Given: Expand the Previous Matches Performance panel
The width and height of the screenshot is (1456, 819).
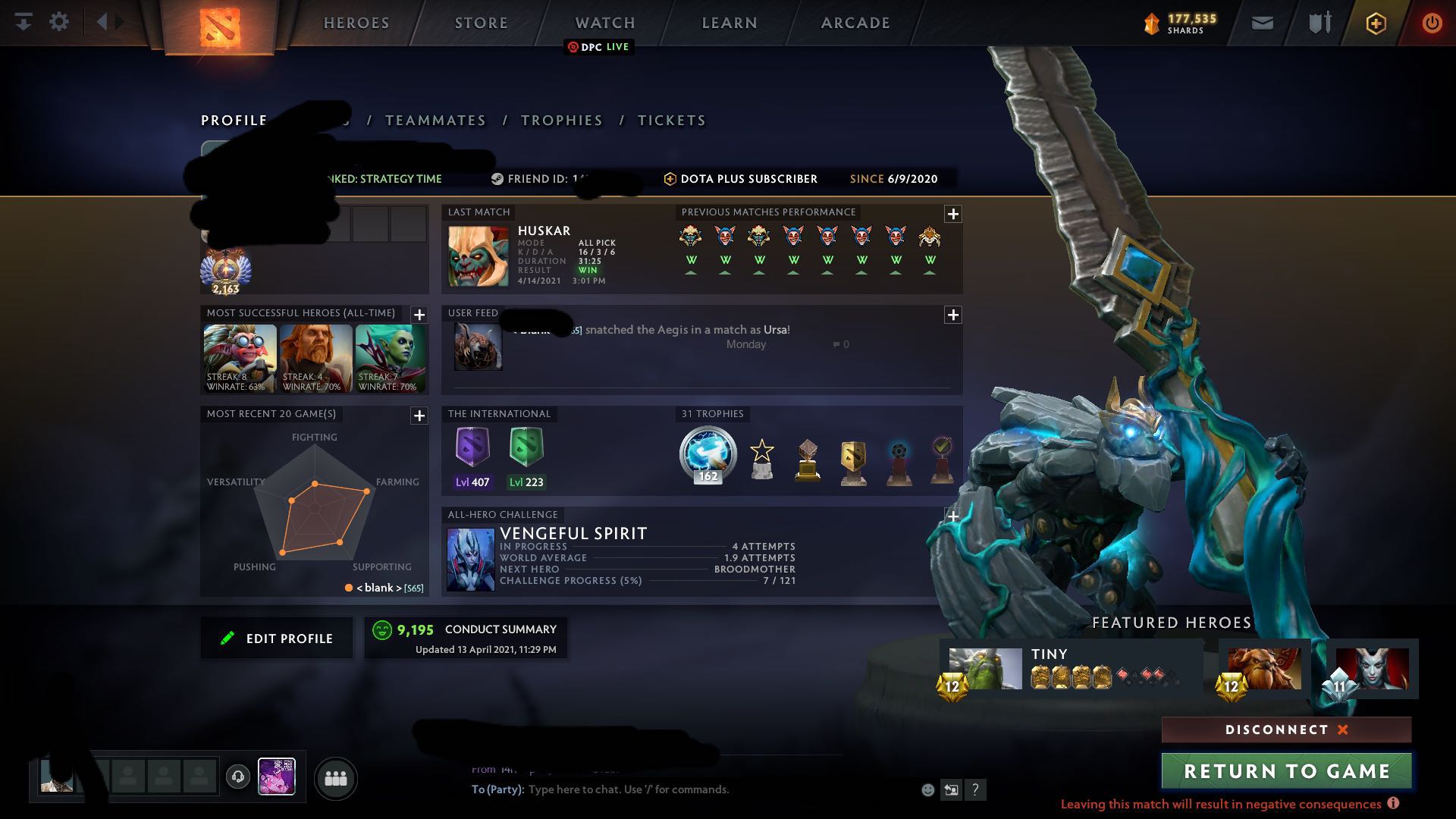Looking at the screenshot, I should [x=953, y=215].
